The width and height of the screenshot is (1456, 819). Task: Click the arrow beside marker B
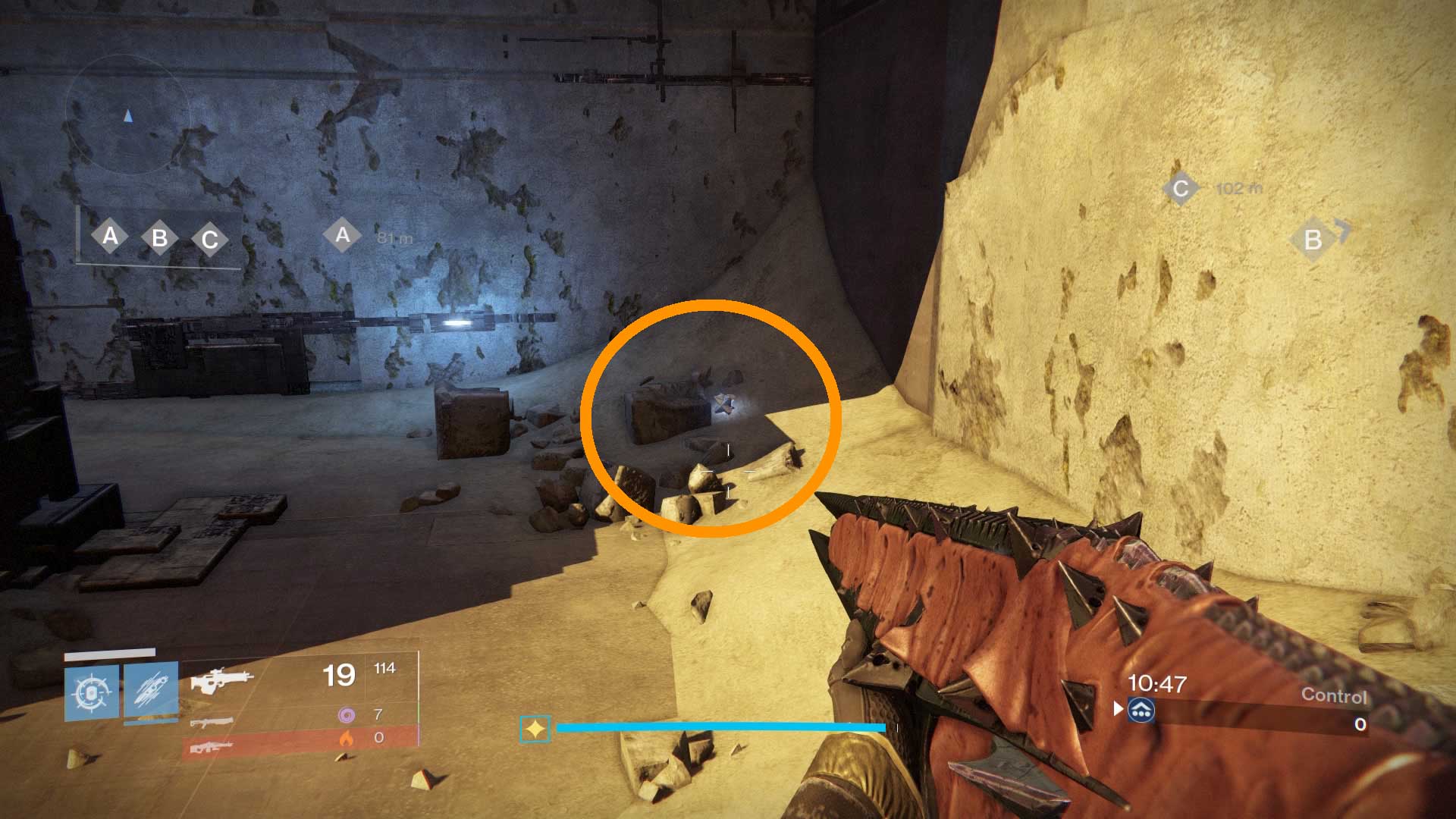pos(1342,231)
